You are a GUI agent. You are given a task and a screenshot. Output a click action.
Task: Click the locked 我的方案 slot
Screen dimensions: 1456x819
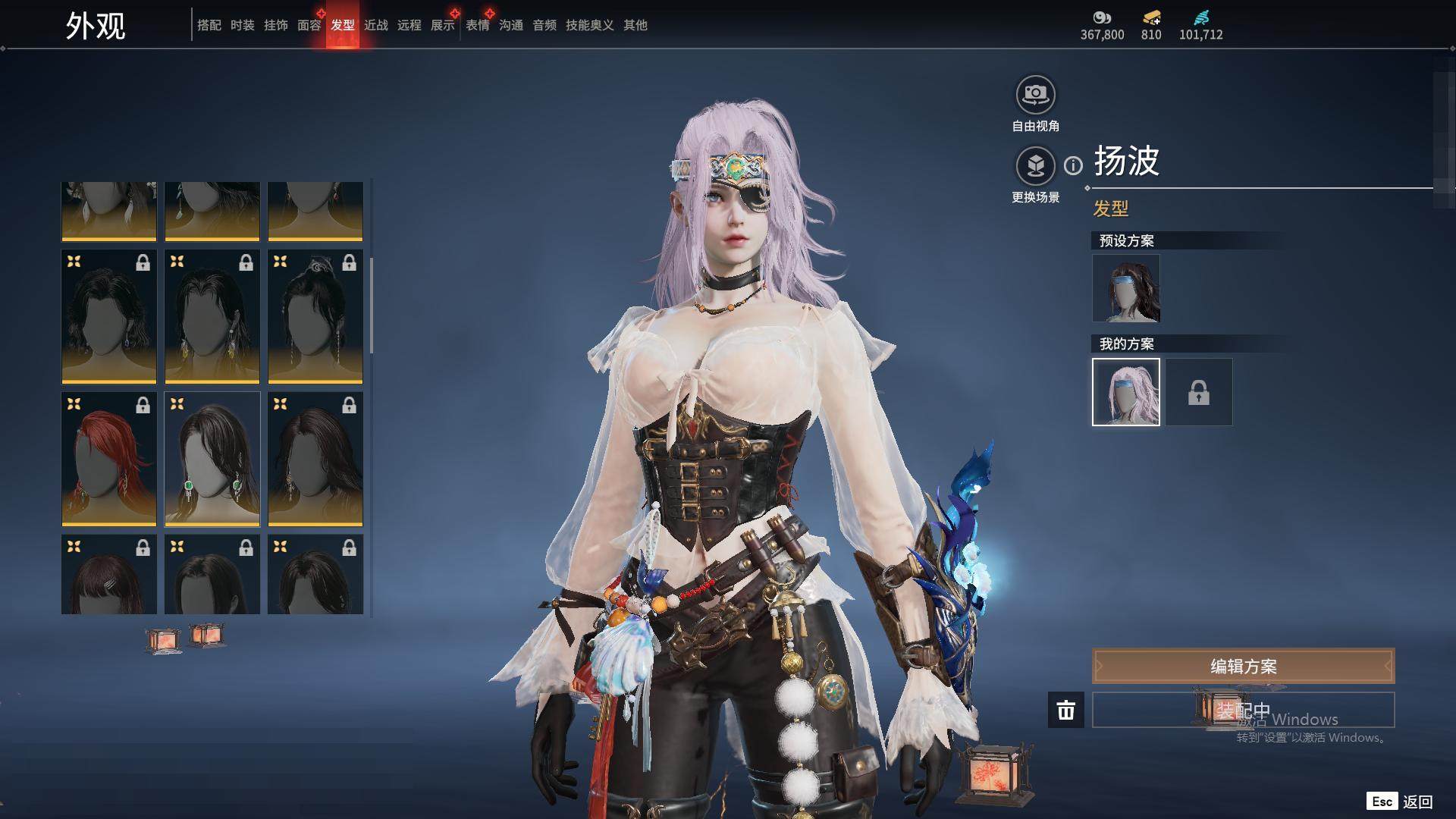(x=1198, y=392)
